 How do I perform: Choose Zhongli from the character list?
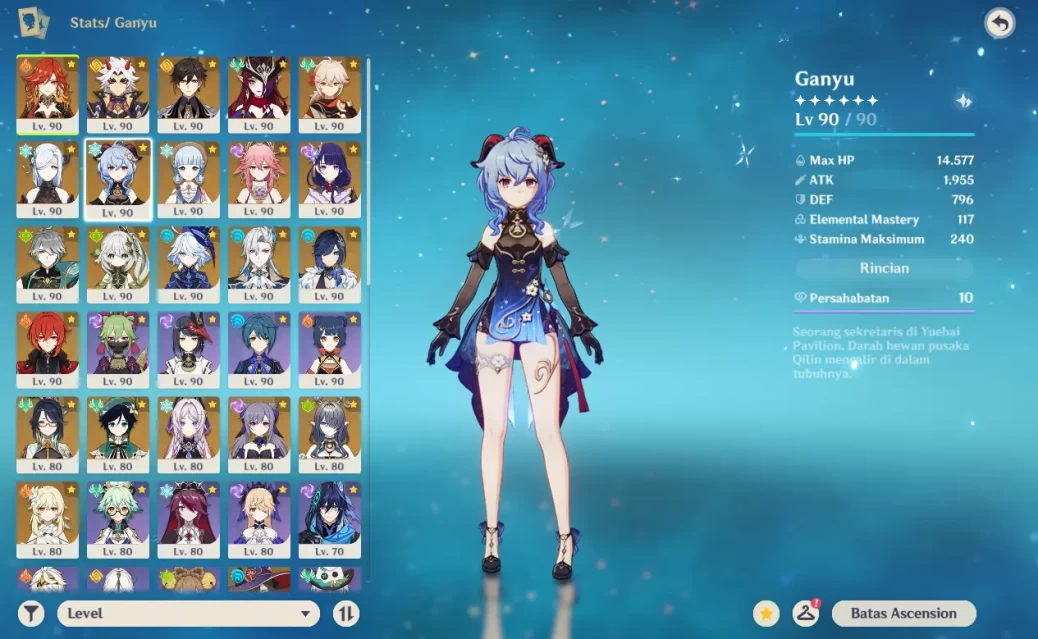189,90
